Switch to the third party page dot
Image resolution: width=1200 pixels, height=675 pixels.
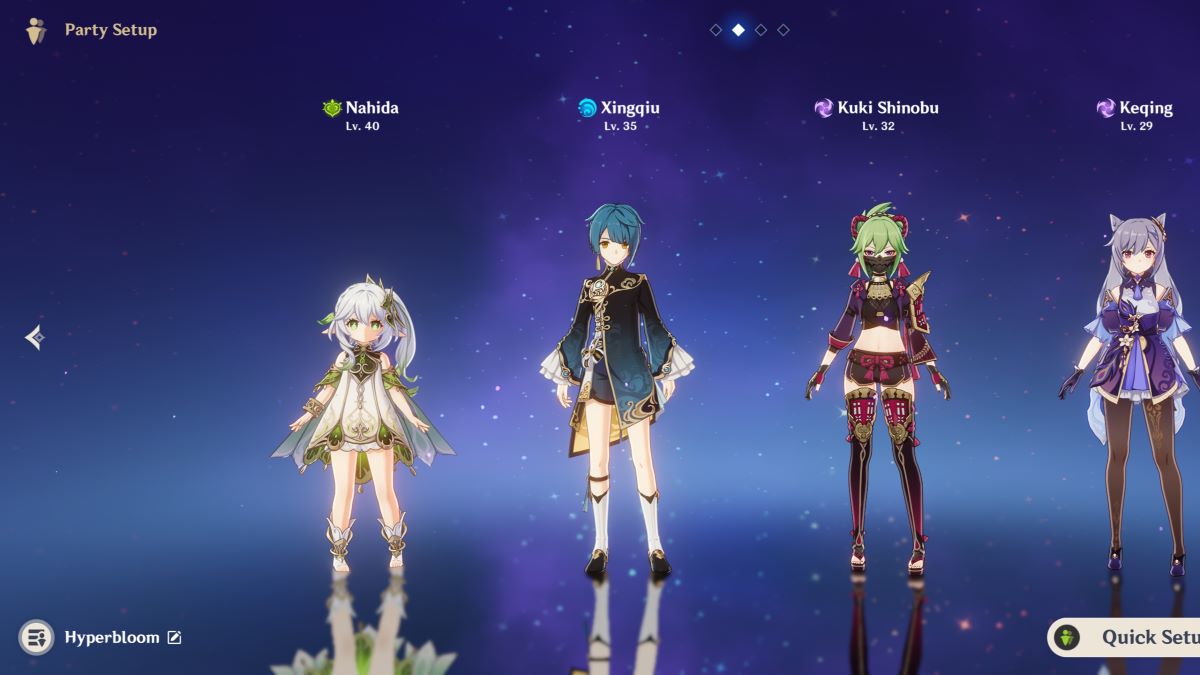pos(761,30)
